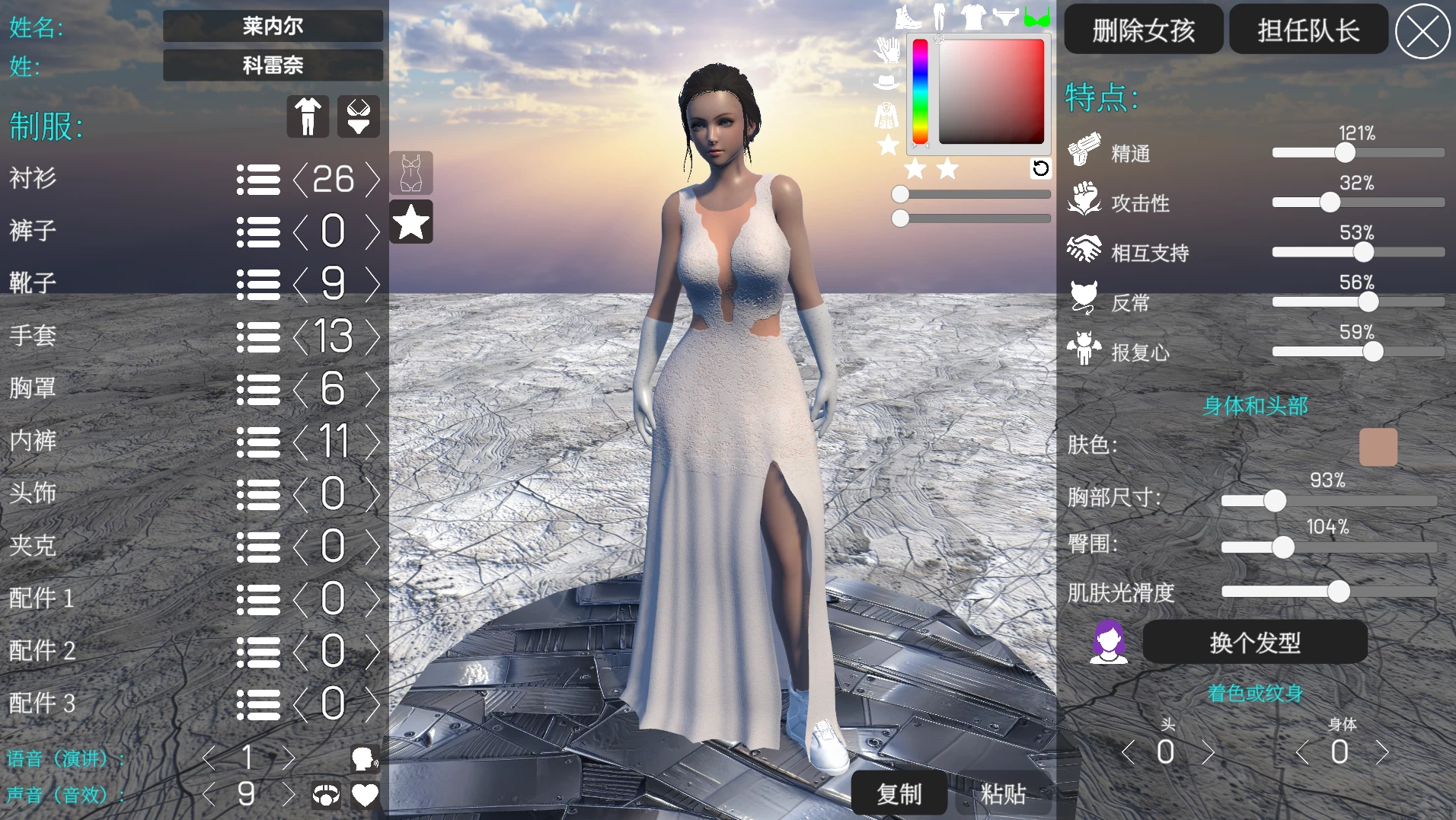Open the 着色或纹身 section

pos(1255,694)
